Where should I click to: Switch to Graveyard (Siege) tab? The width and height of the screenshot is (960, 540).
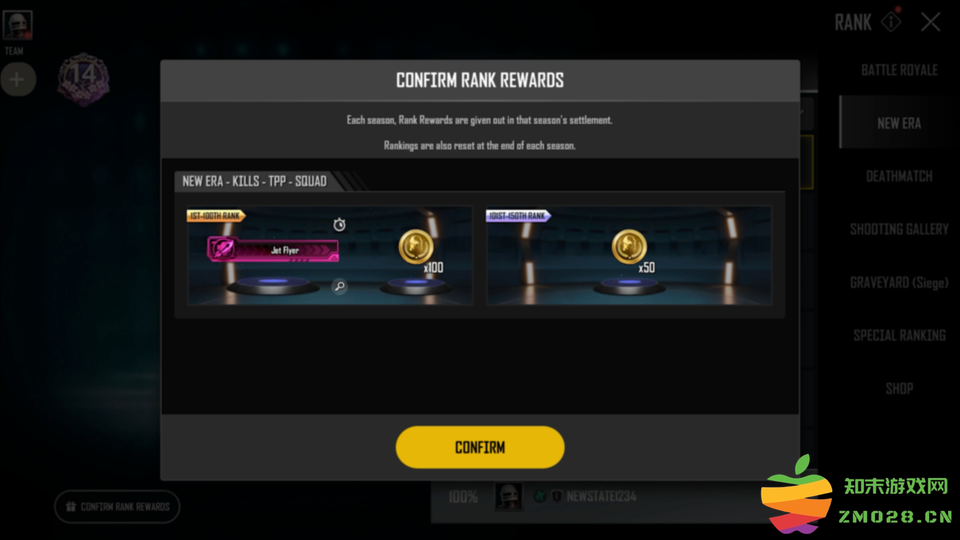pyautogui.click(x=899, y=282)
